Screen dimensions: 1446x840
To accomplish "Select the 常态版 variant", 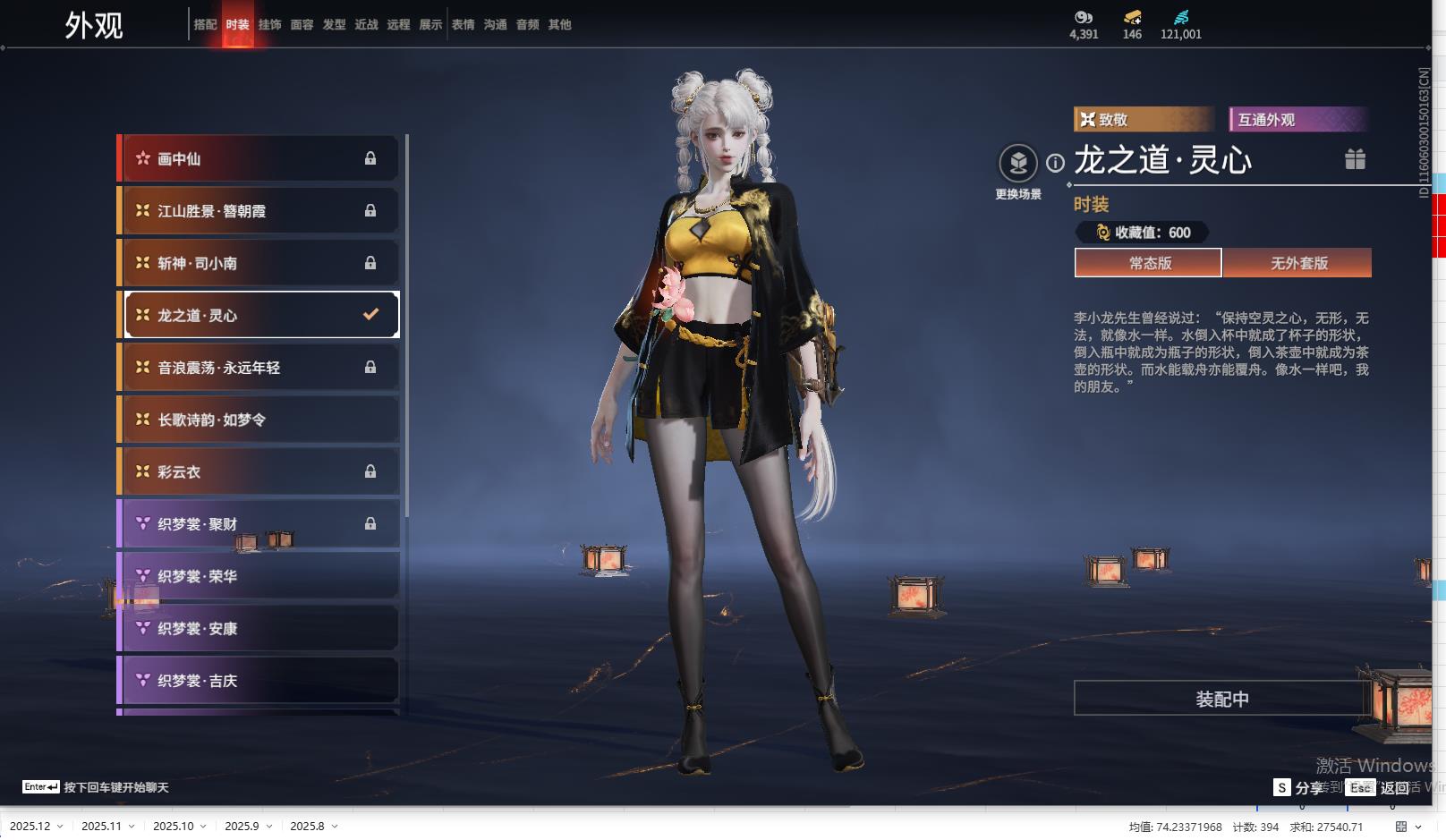I will point(1149,263).
